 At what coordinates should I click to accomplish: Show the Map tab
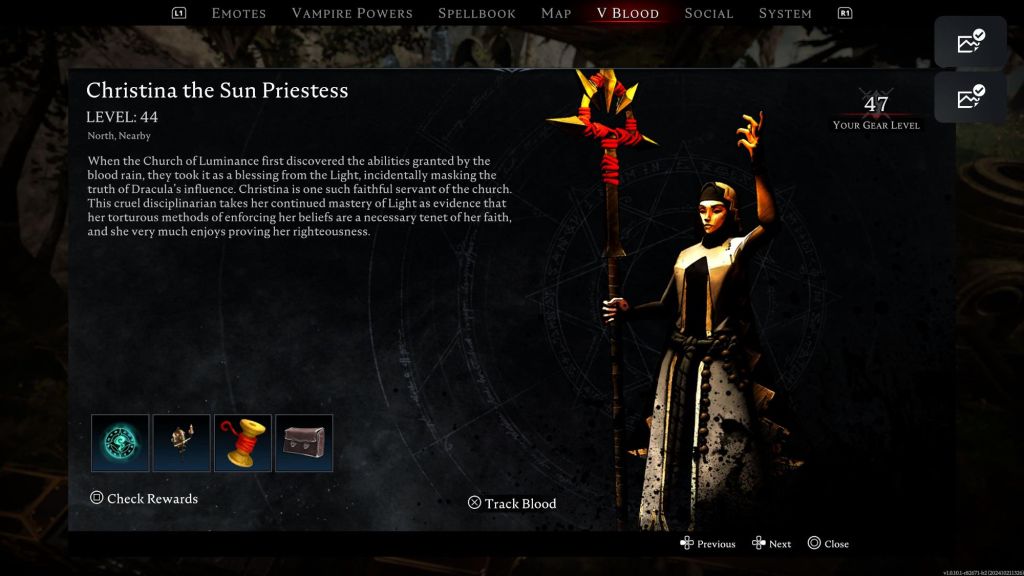556,13
